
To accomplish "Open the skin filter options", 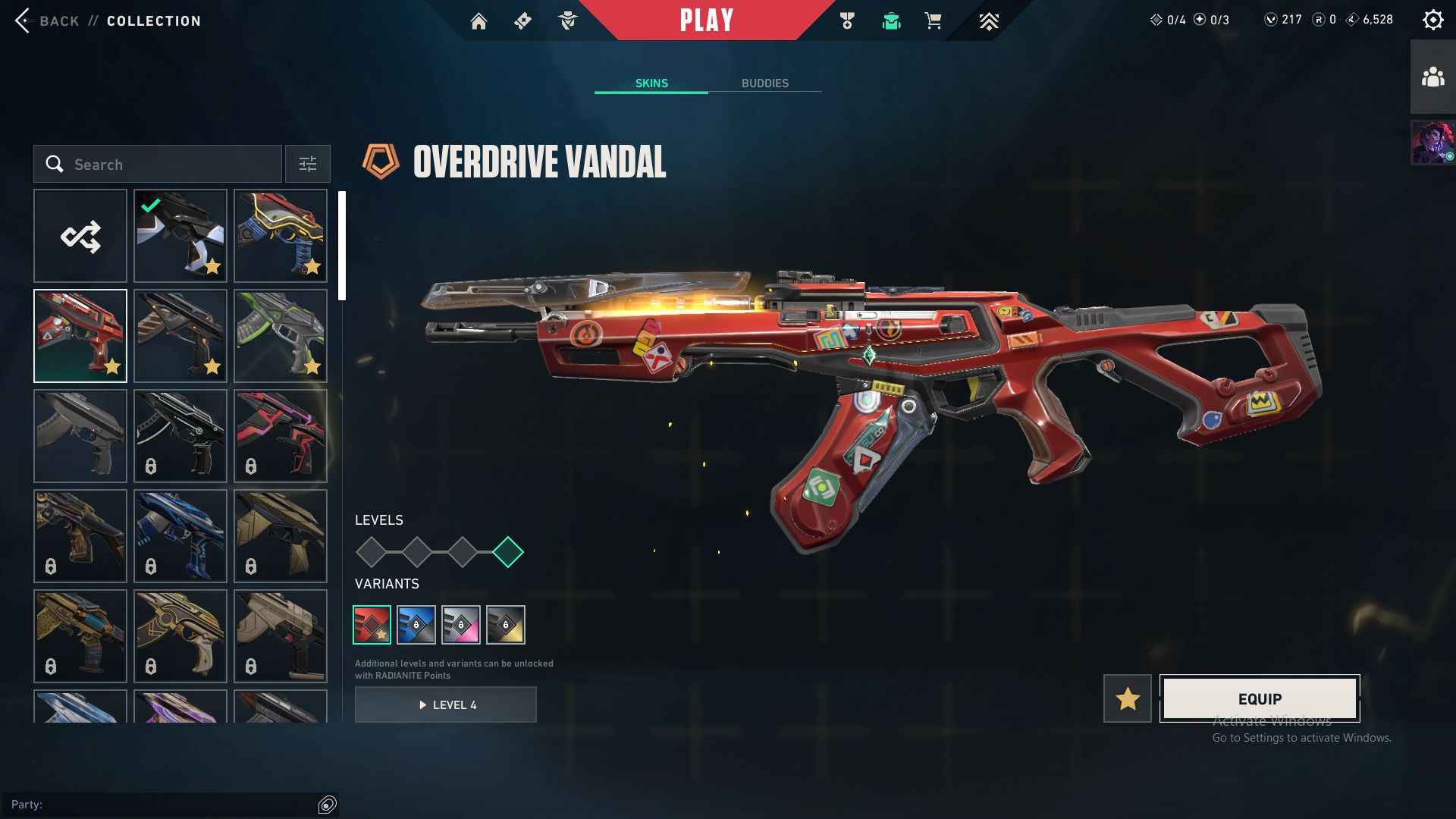I will click(307, 164).
